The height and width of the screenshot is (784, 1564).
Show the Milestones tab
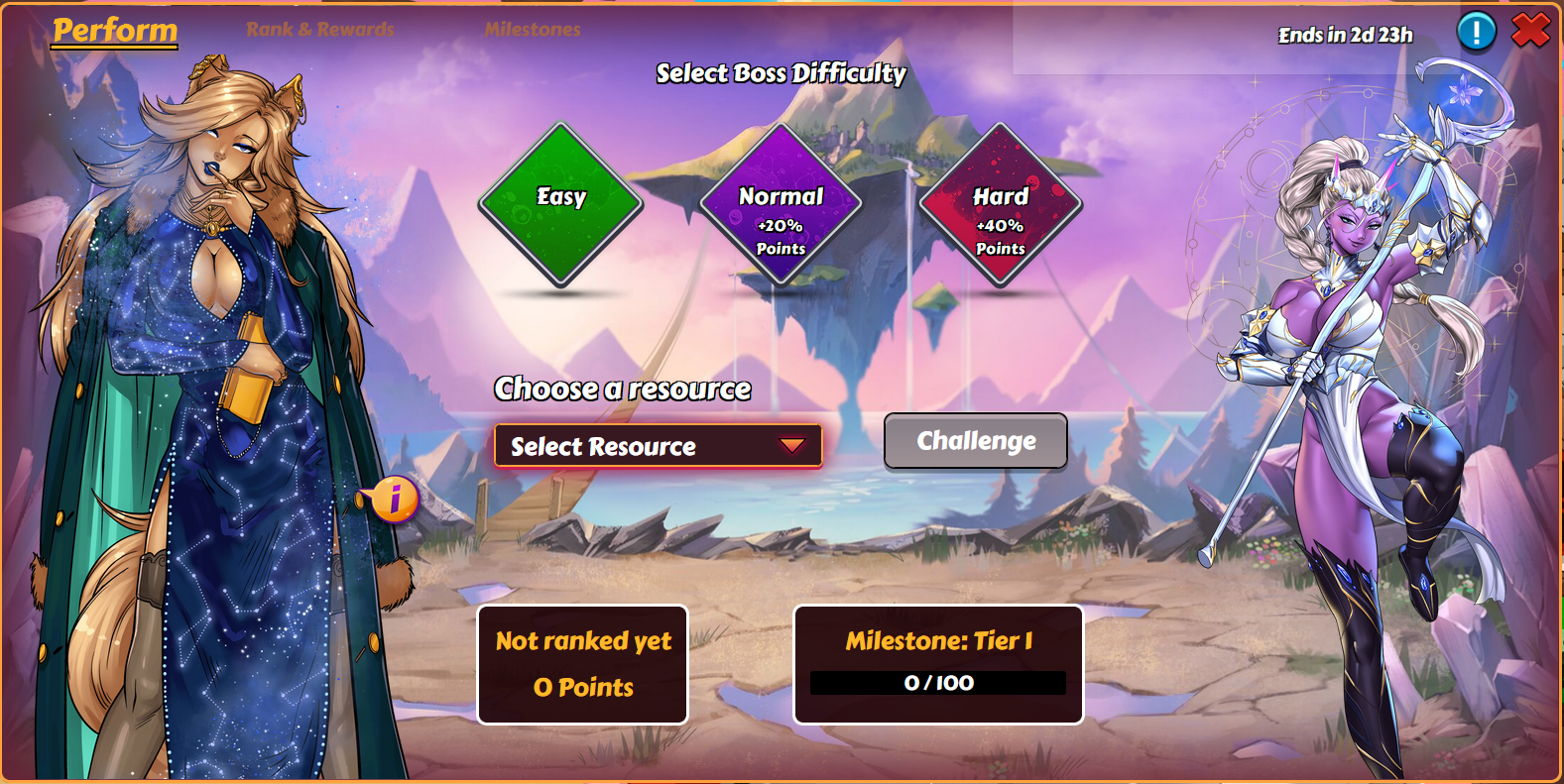click(533, 30)
